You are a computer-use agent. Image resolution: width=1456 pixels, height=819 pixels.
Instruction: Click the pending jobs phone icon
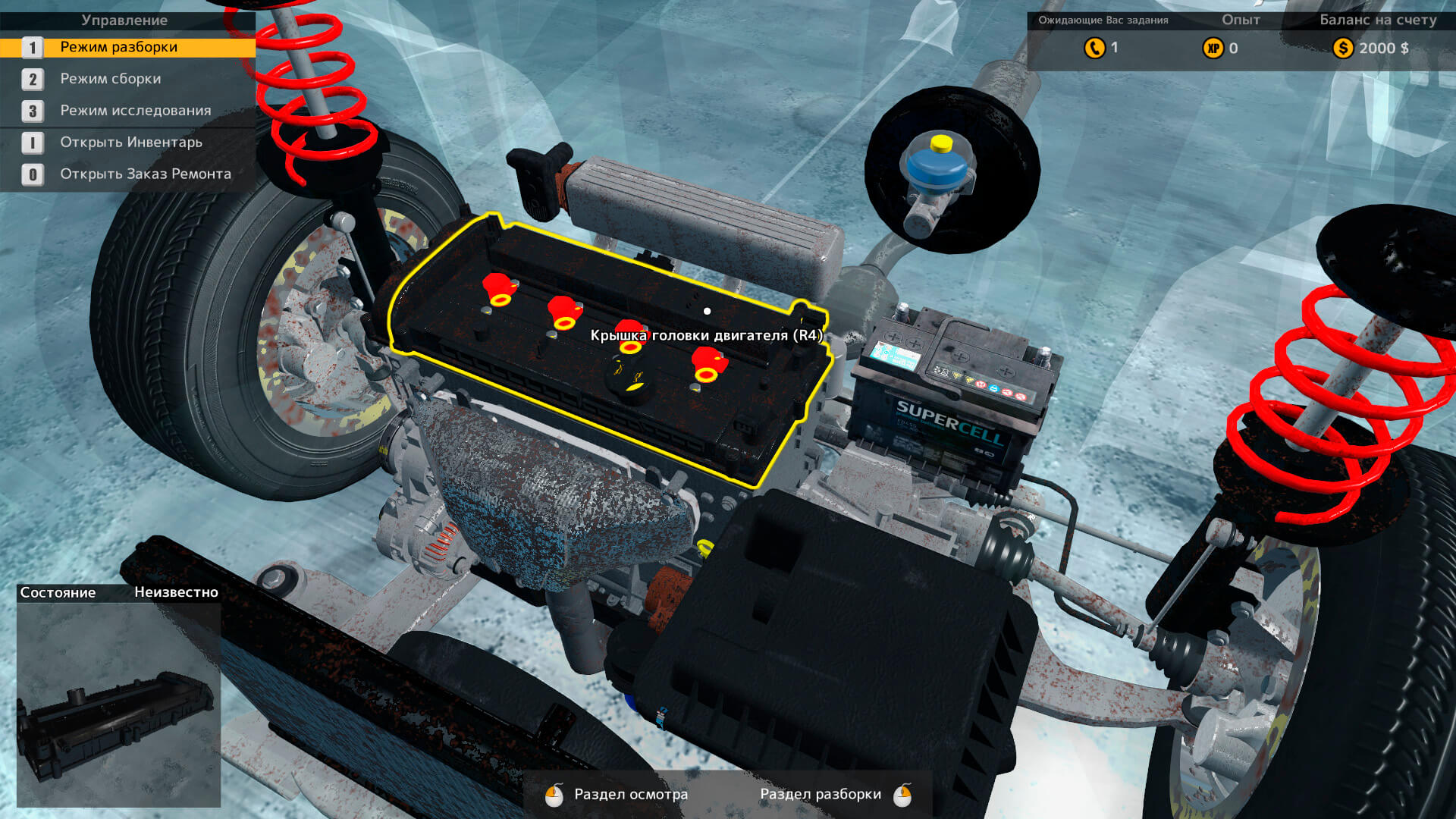tap(1094, 48)
